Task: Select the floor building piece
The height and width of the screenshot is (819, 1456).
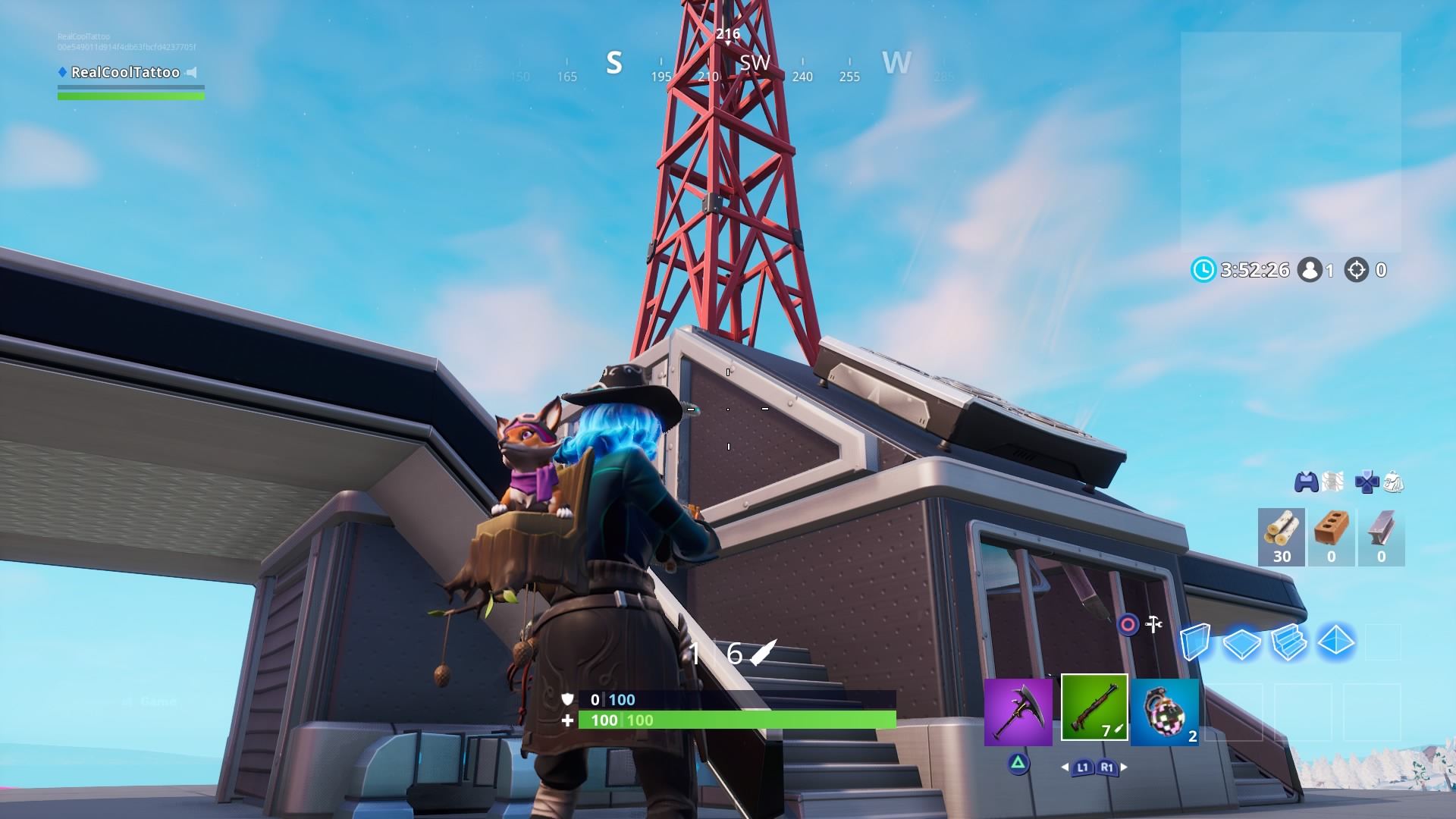Action: click(x=1241, y=643)
